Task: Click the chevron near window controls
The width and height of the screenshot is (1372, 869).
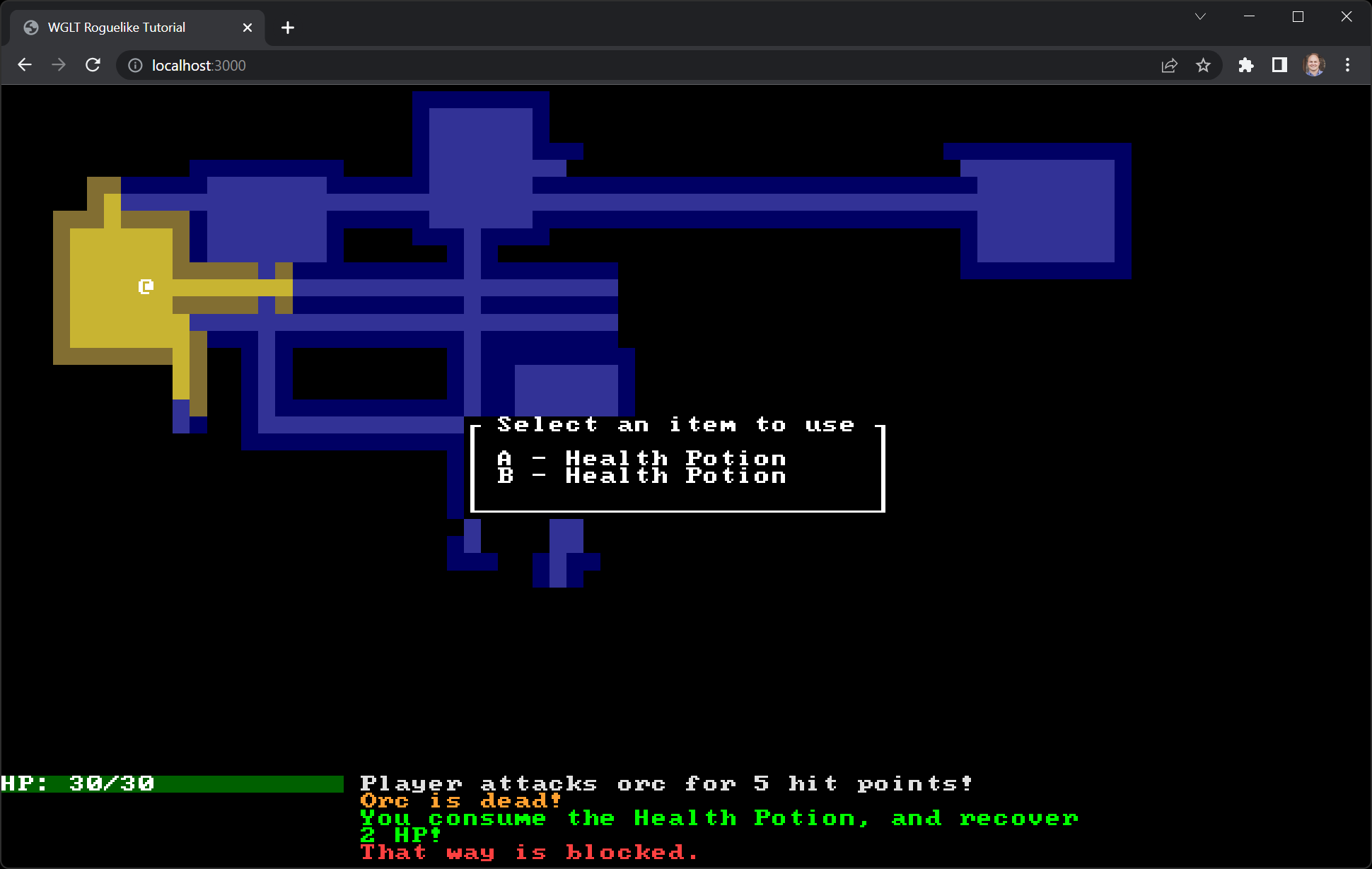Action: [1200, 16]
